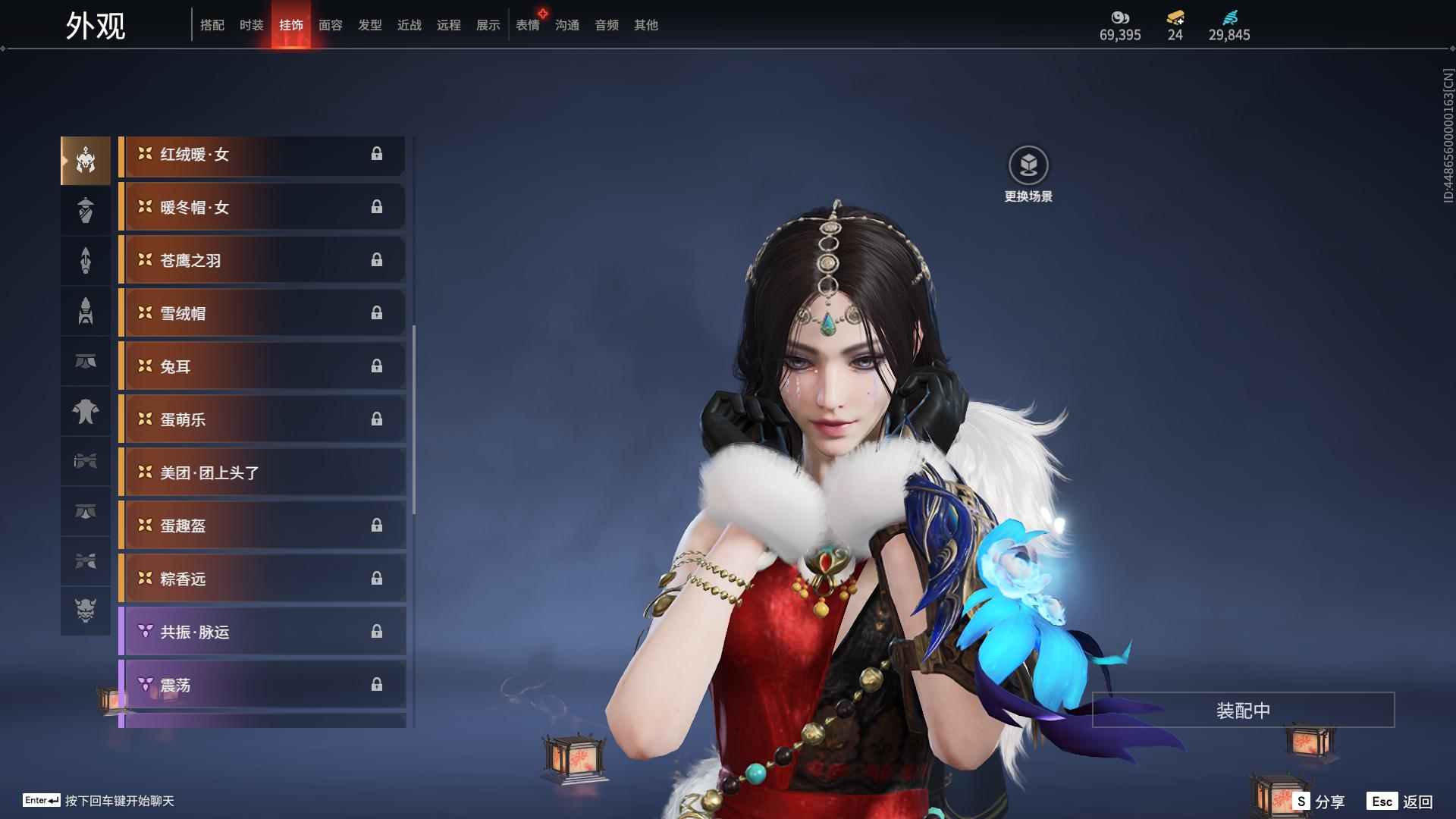The image size is (1456, 819).
Task: Go to the 发型 tab
Action: [x=369, y=25]
